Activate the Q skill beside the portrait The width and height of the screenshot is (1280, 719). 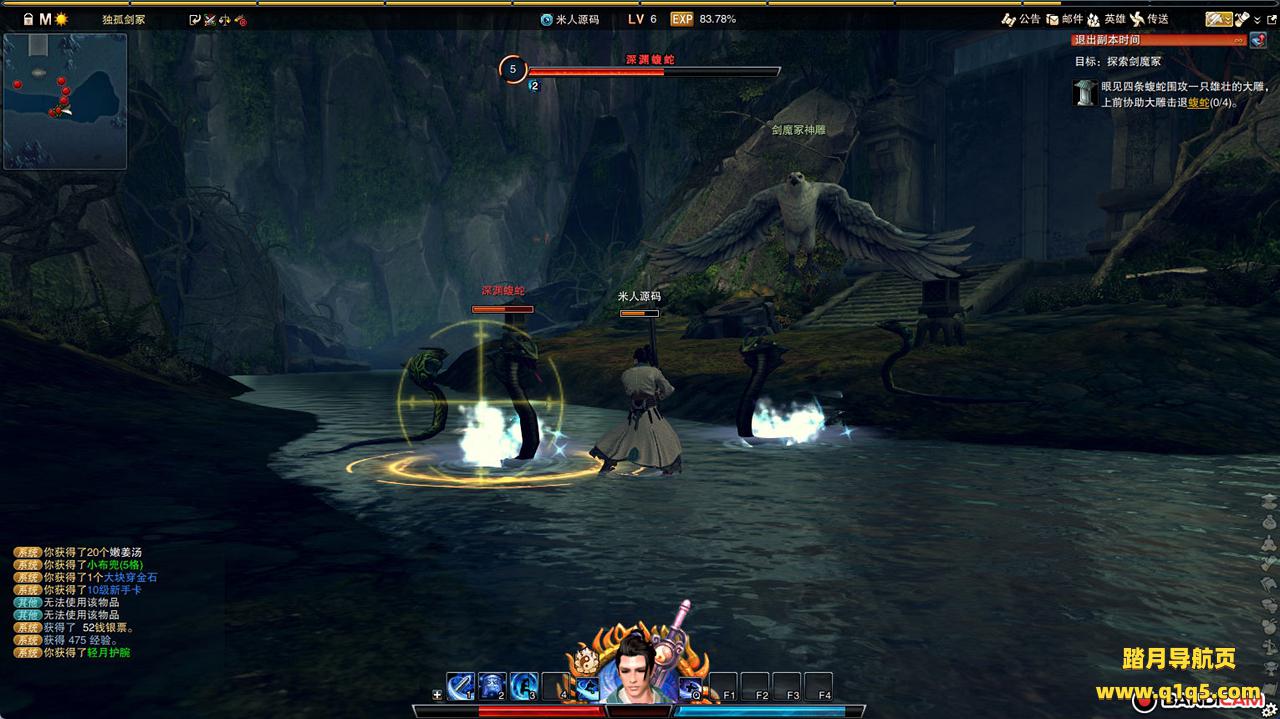pyautogui.click(x=691, y=688)
